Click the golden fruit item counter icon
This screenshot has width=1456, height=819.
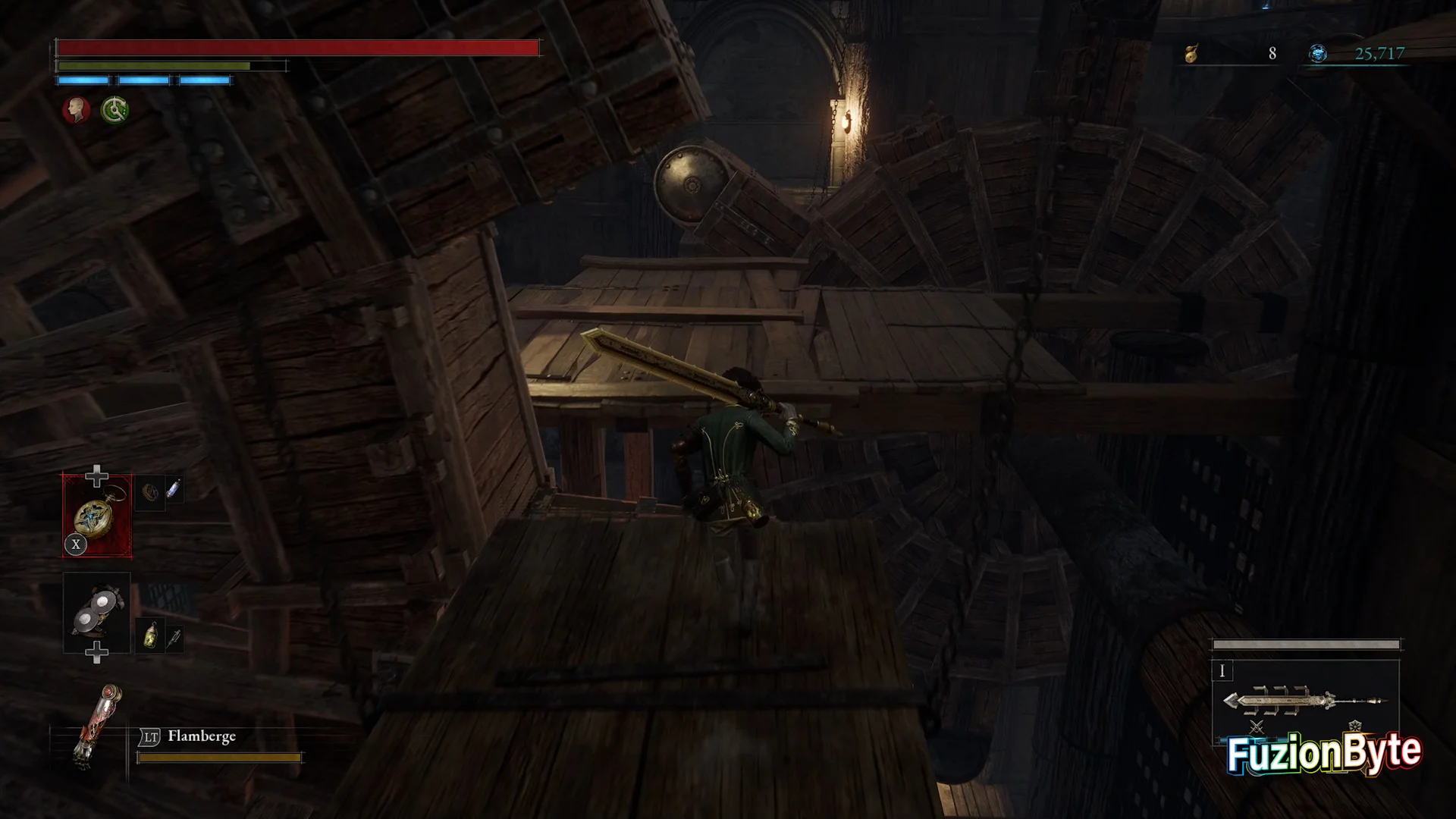(x=1191, y=53)
